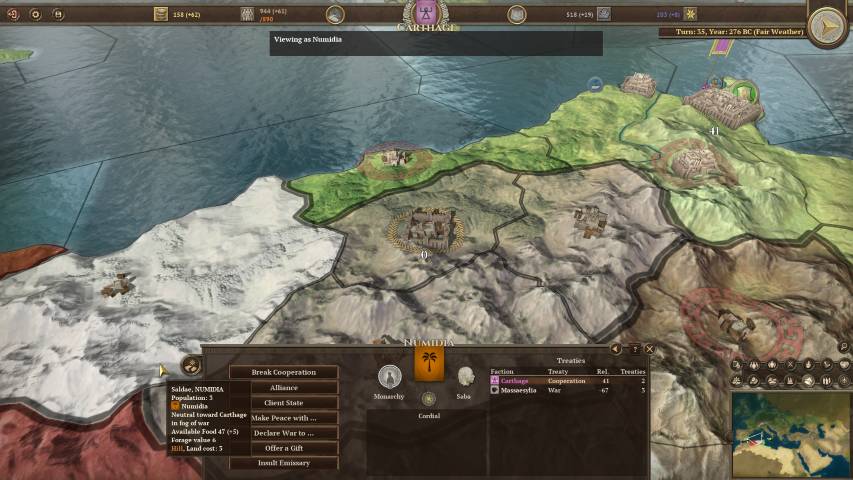This screenshot has width=853, height=480.
Task: Open the diplomacy panel help button
Action: (x=633, y=349)
